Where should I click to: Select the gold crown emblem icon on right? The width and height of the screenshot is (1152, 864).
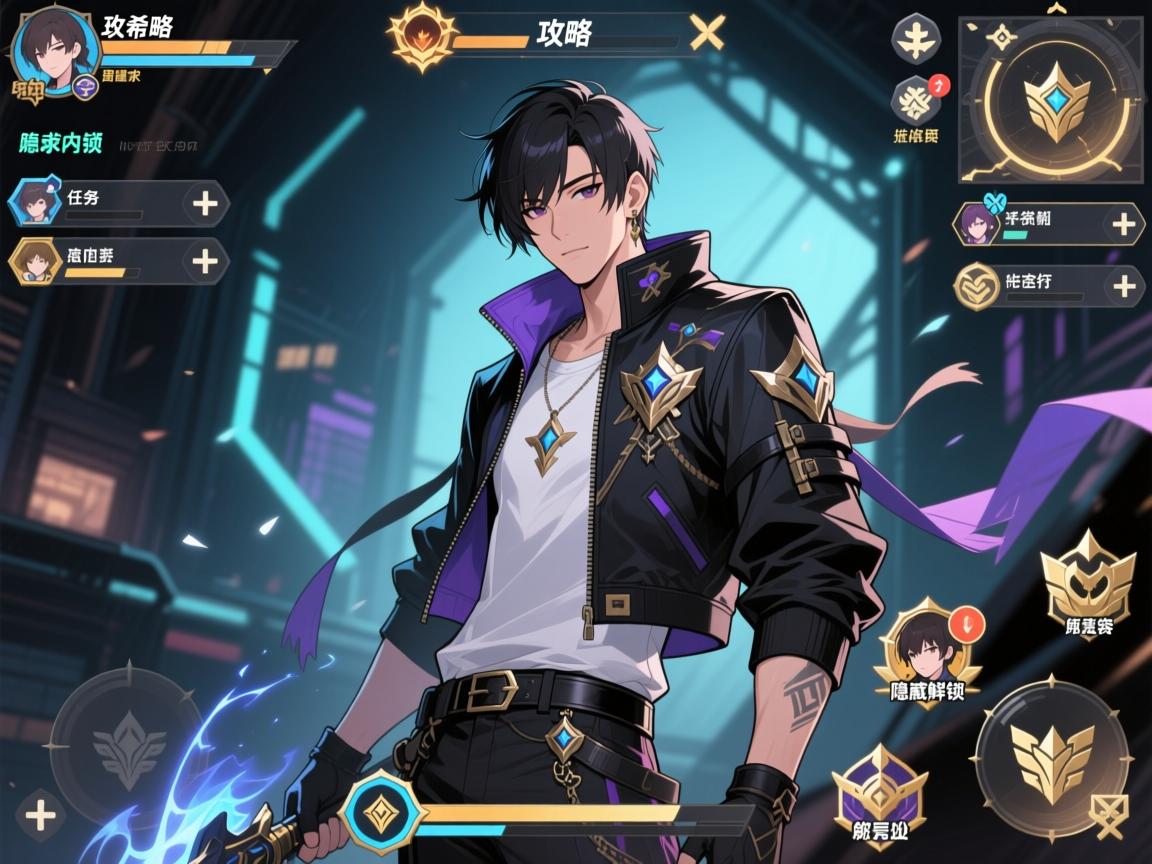tap(1088, 582)
